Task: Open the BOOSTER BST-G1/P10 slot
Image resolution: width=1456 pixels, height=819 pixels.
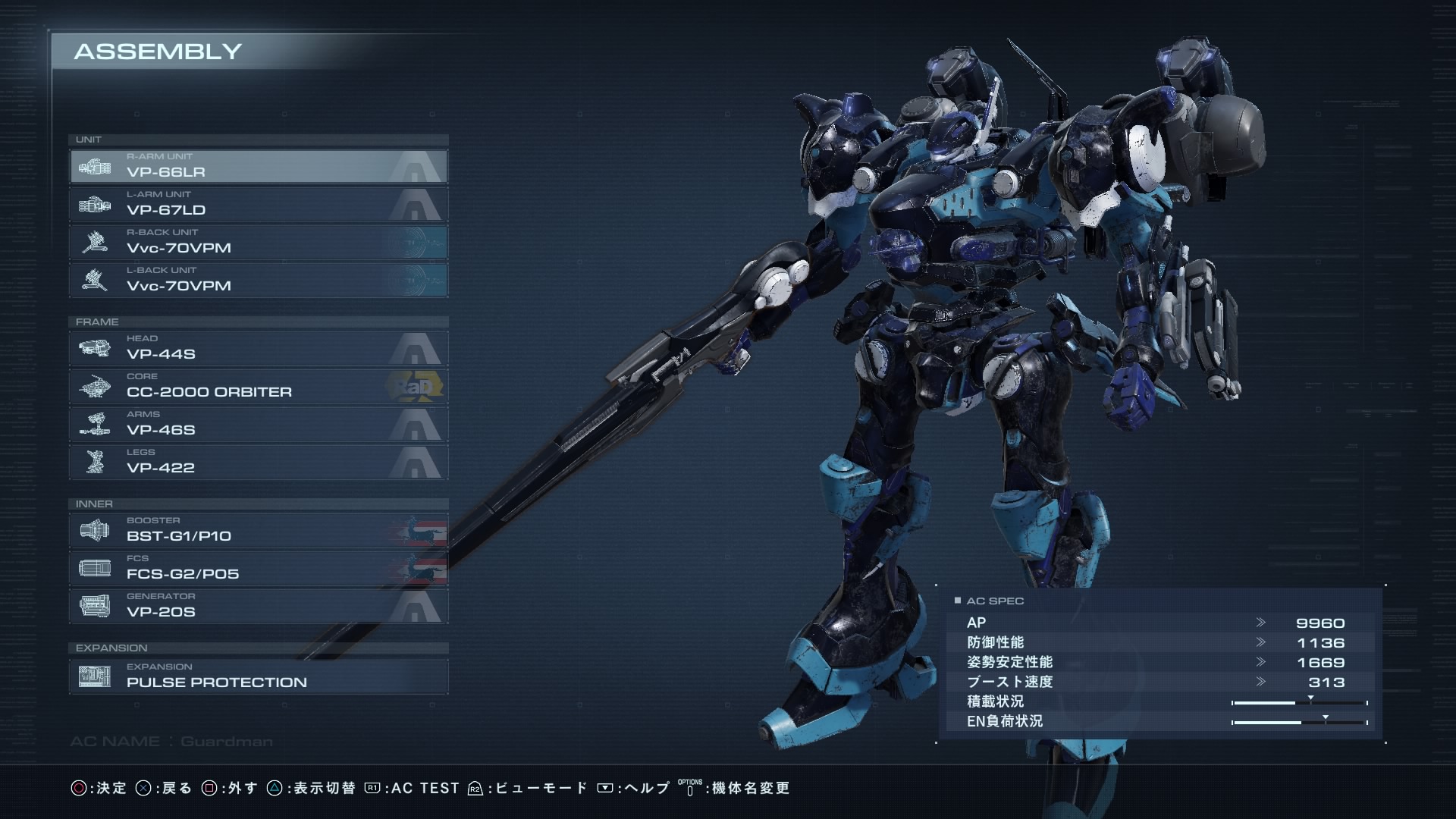Action: coord(258,530)
